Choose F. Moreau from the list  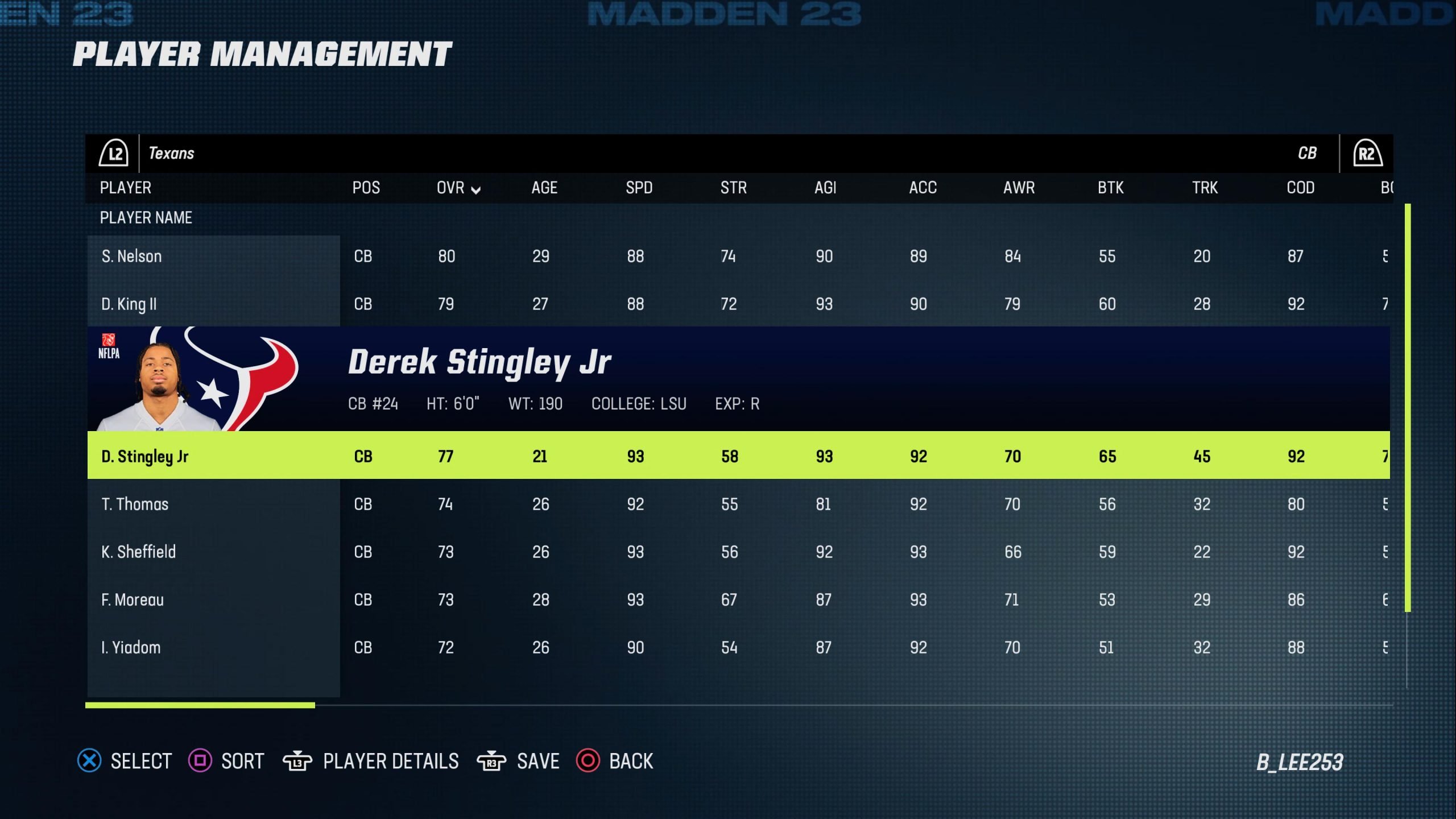point(133,600)
